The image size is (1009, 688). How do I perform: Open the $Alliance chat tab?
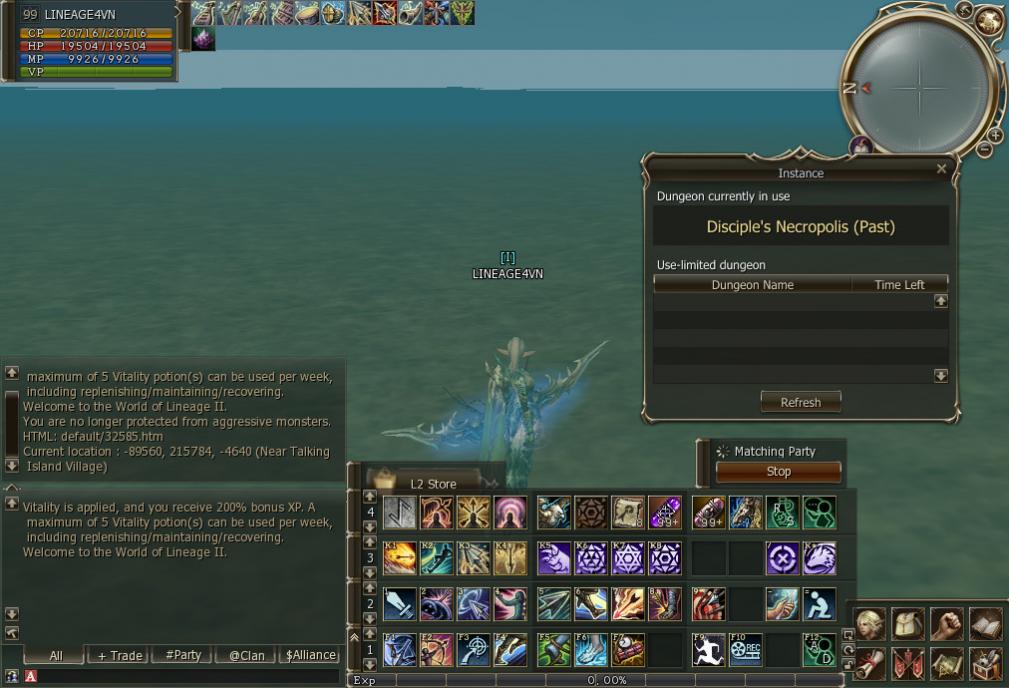310,655
